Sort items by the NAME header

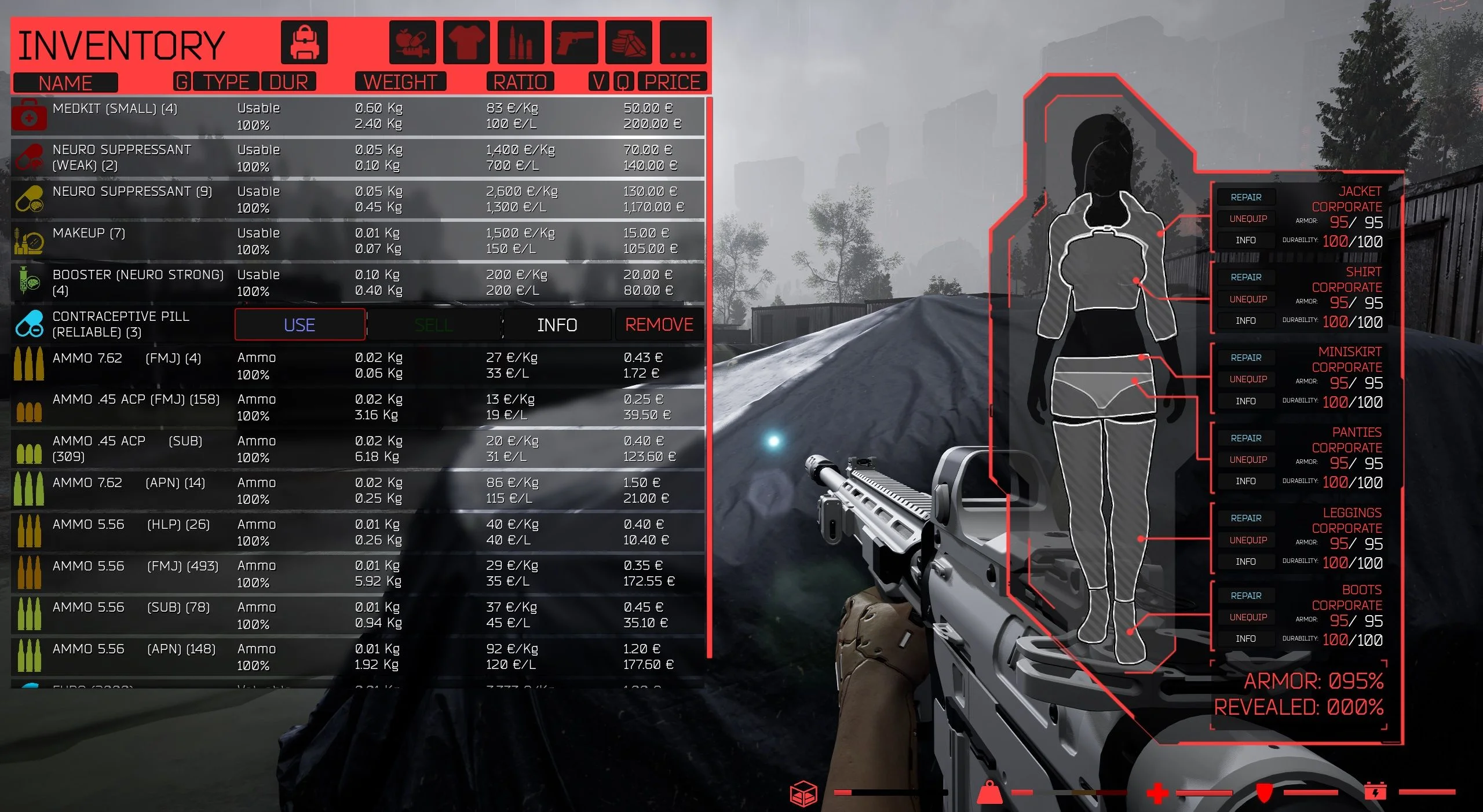click(x=65, y=83)
